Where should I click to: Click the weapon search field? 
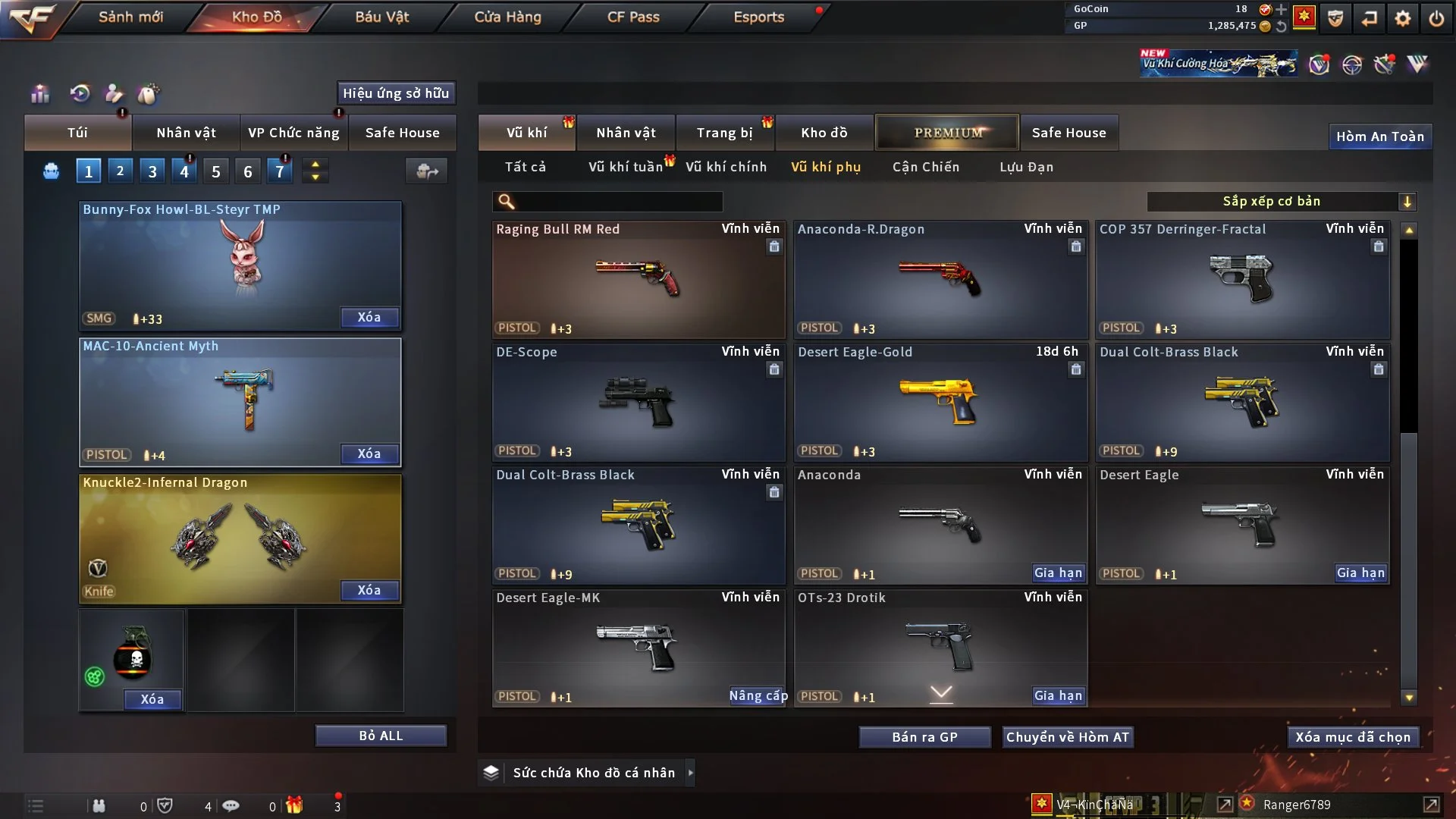point(618,202)
